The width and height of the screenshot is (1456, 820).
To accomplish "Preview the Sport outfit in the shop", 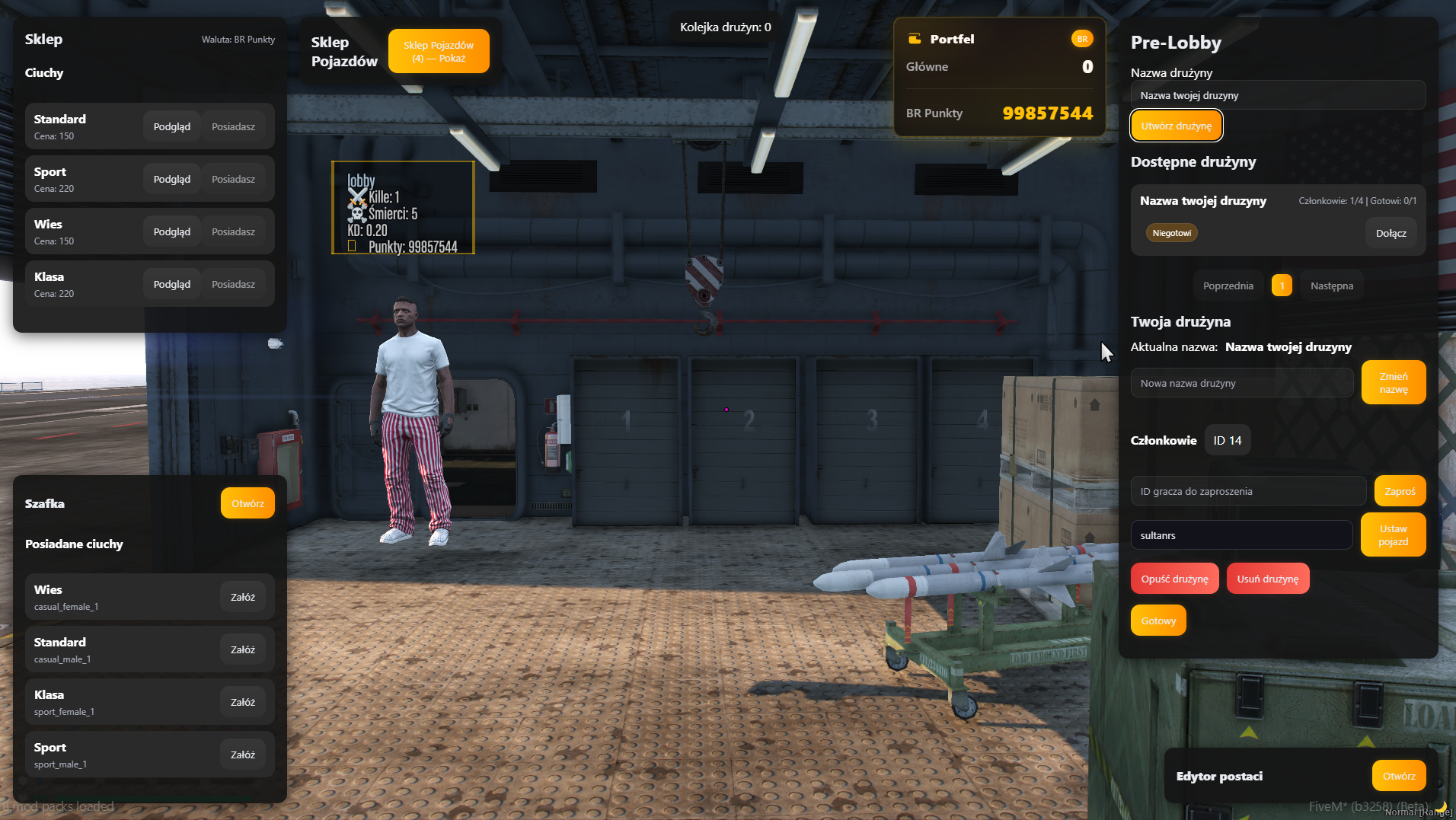I will pyautogui.click(x=171, y=179).
